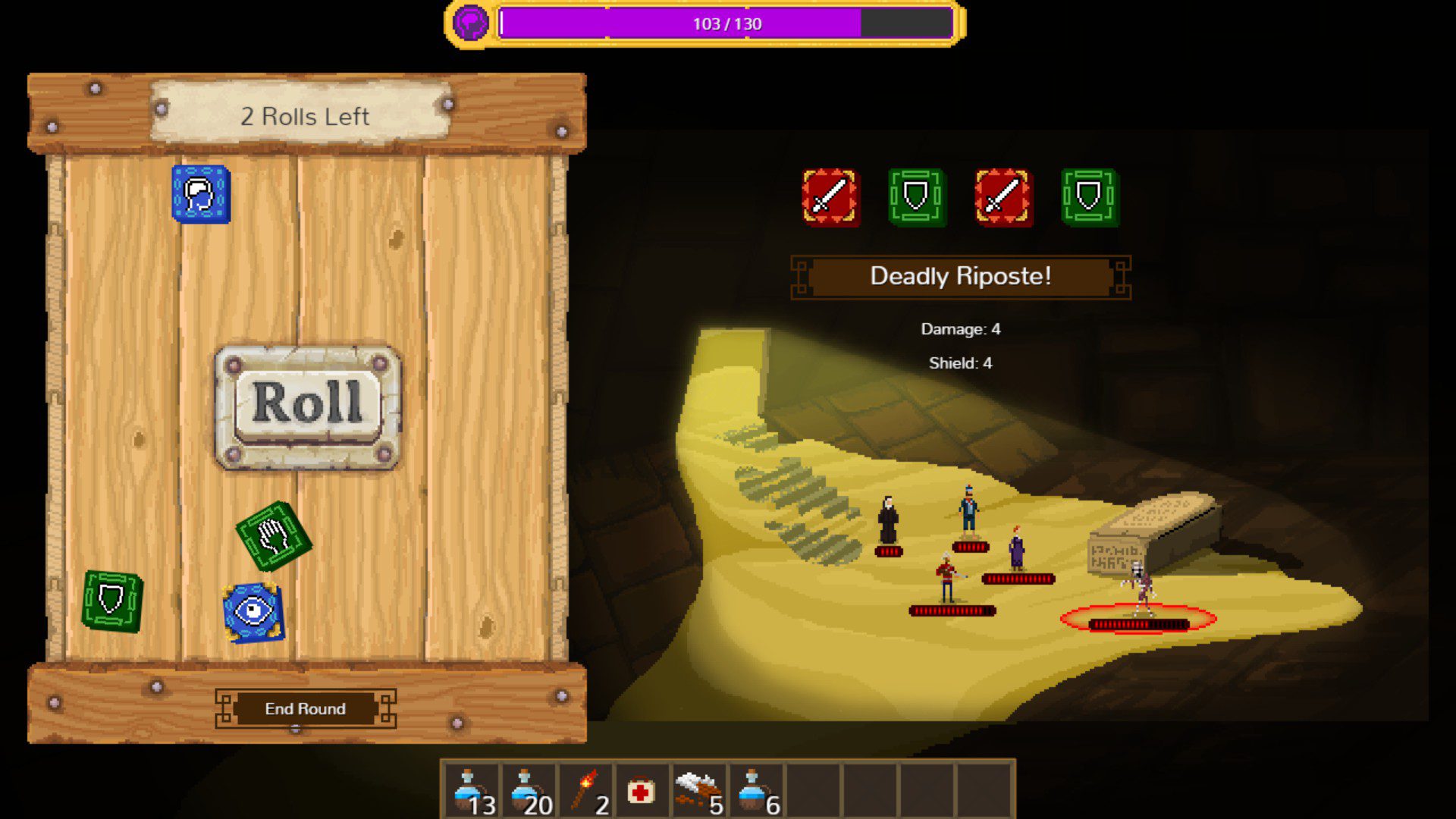Screen dimensions: 1456x819
Task: Use the potion stack of 13
Action: click(x=471, y=792)
